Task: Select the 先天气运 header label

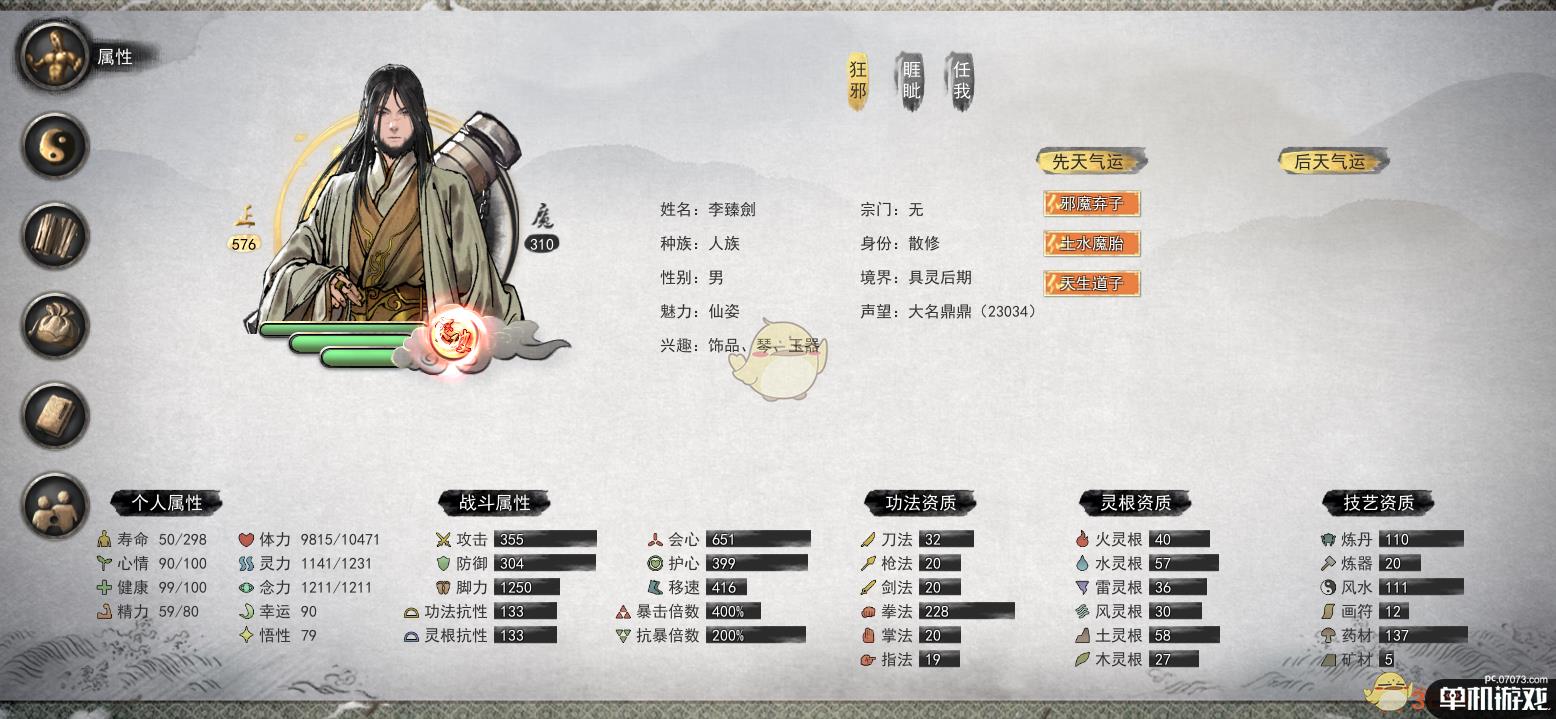Action: [1088, 161]
